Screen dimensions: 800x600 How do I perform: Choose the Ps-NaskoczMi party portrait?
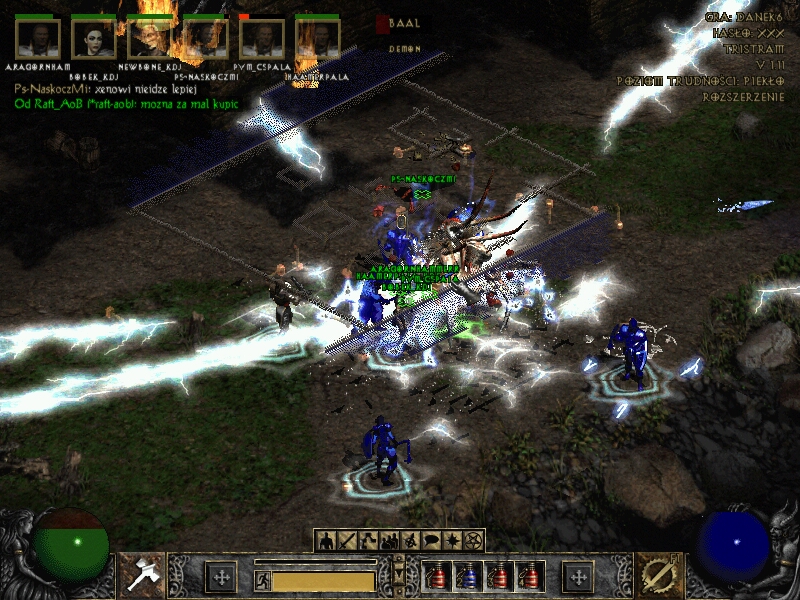tap(206, 38)
